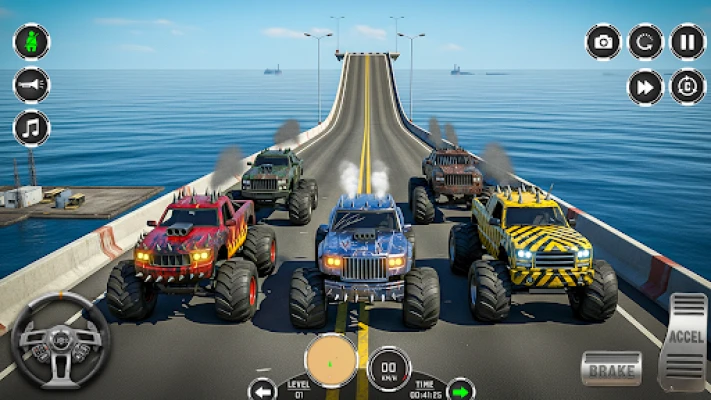711x400 pixels.
Task: Toggle the green seatbelt icon
Action: [31, 42]
